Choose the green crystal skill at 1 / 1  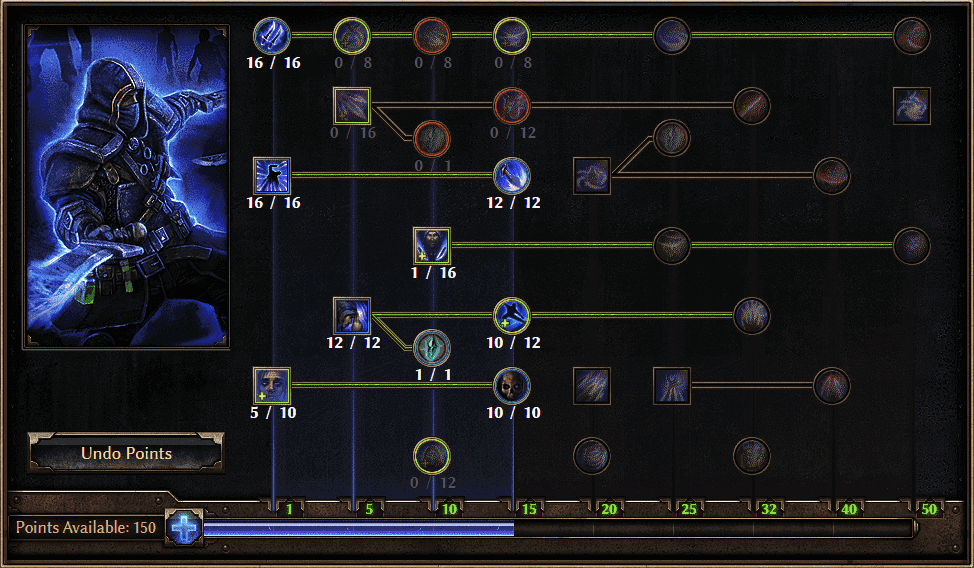coord(432,347)
